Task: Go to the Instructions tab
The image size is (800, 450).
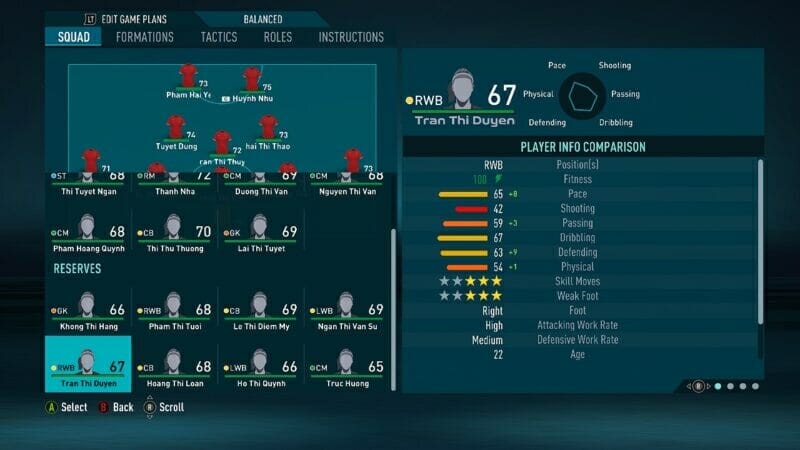Action: 351,37
